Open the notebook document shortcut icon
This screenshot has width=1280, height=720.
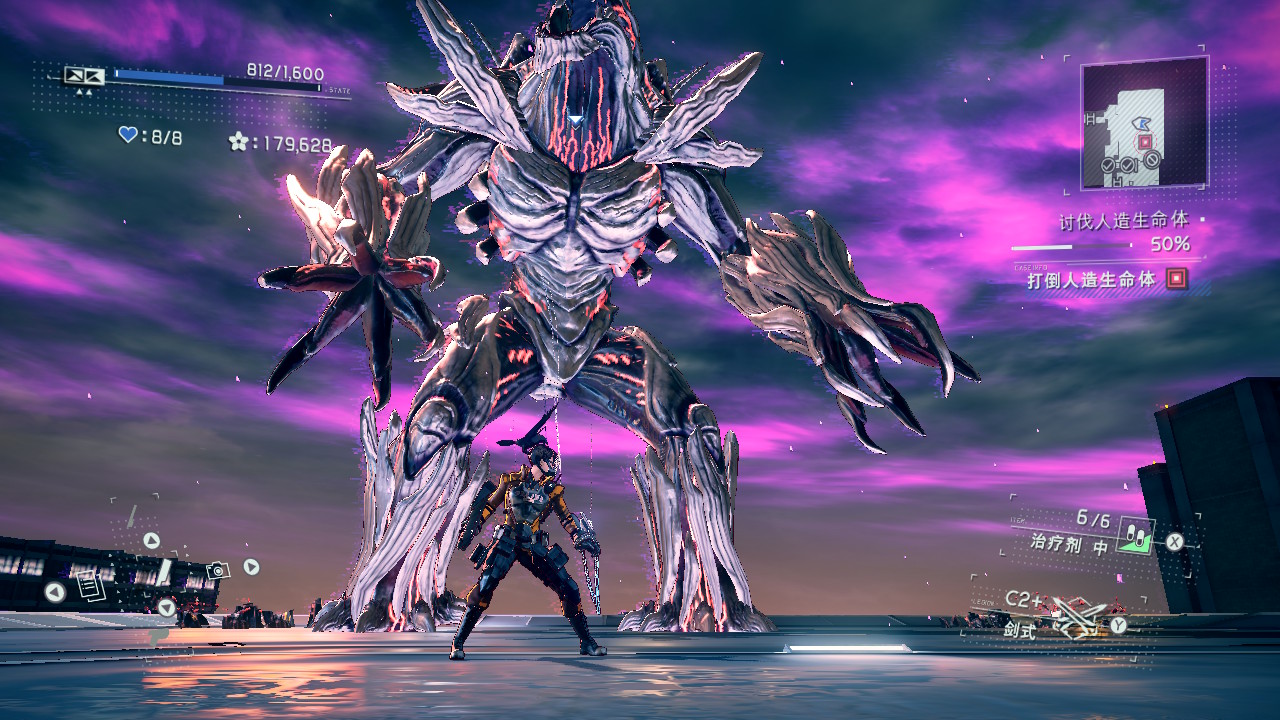point(89,585)
